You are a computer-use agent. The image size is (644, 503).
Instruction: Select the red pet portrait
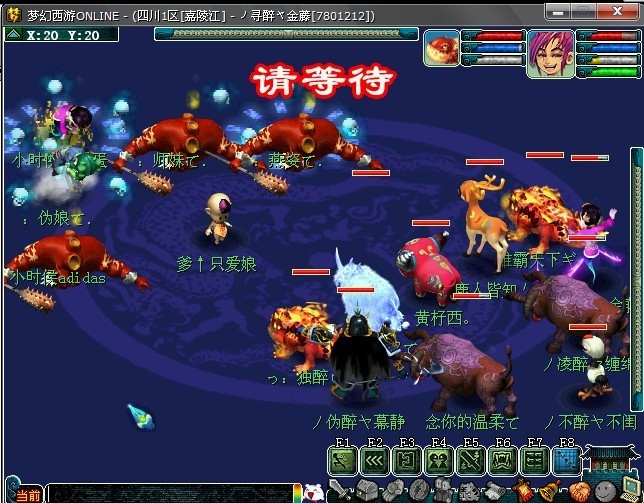(441, 48)
